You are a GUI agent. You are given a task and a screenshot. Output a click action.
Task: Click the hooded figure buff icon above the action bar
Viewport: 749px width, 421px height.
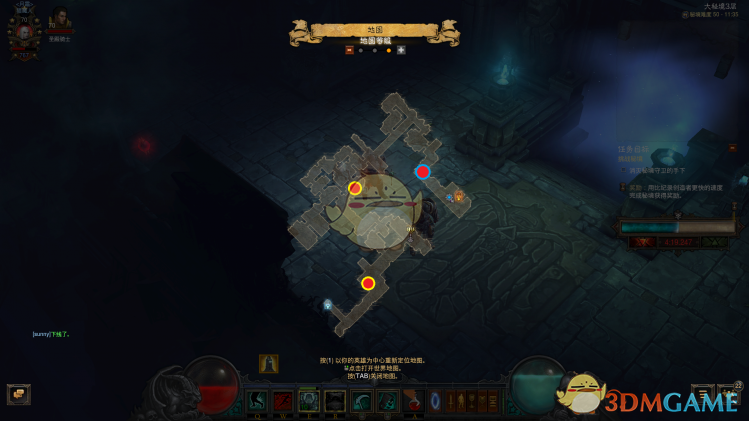point(268,364)
